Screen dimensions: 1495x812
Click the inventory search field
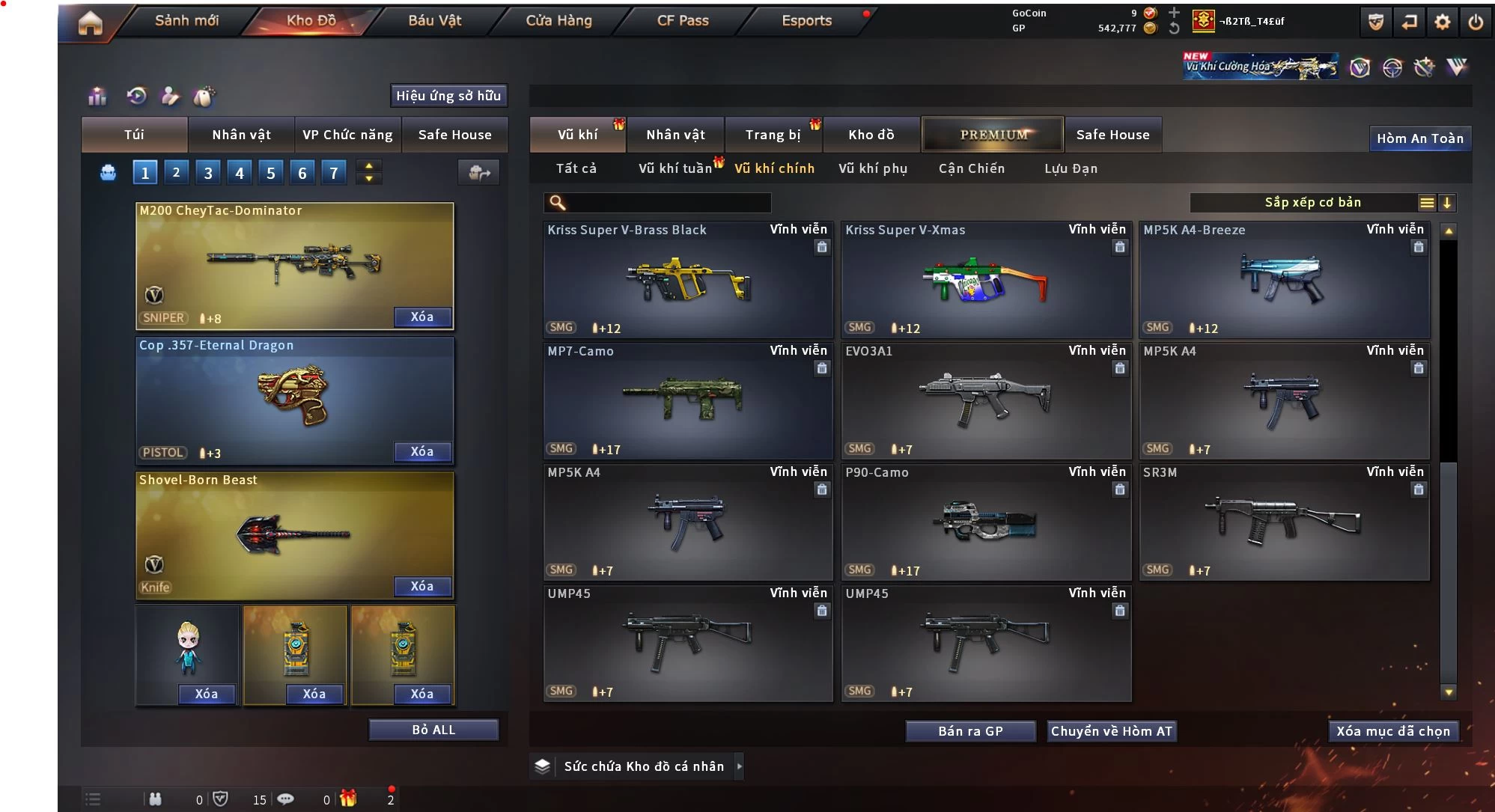(666, 203)
